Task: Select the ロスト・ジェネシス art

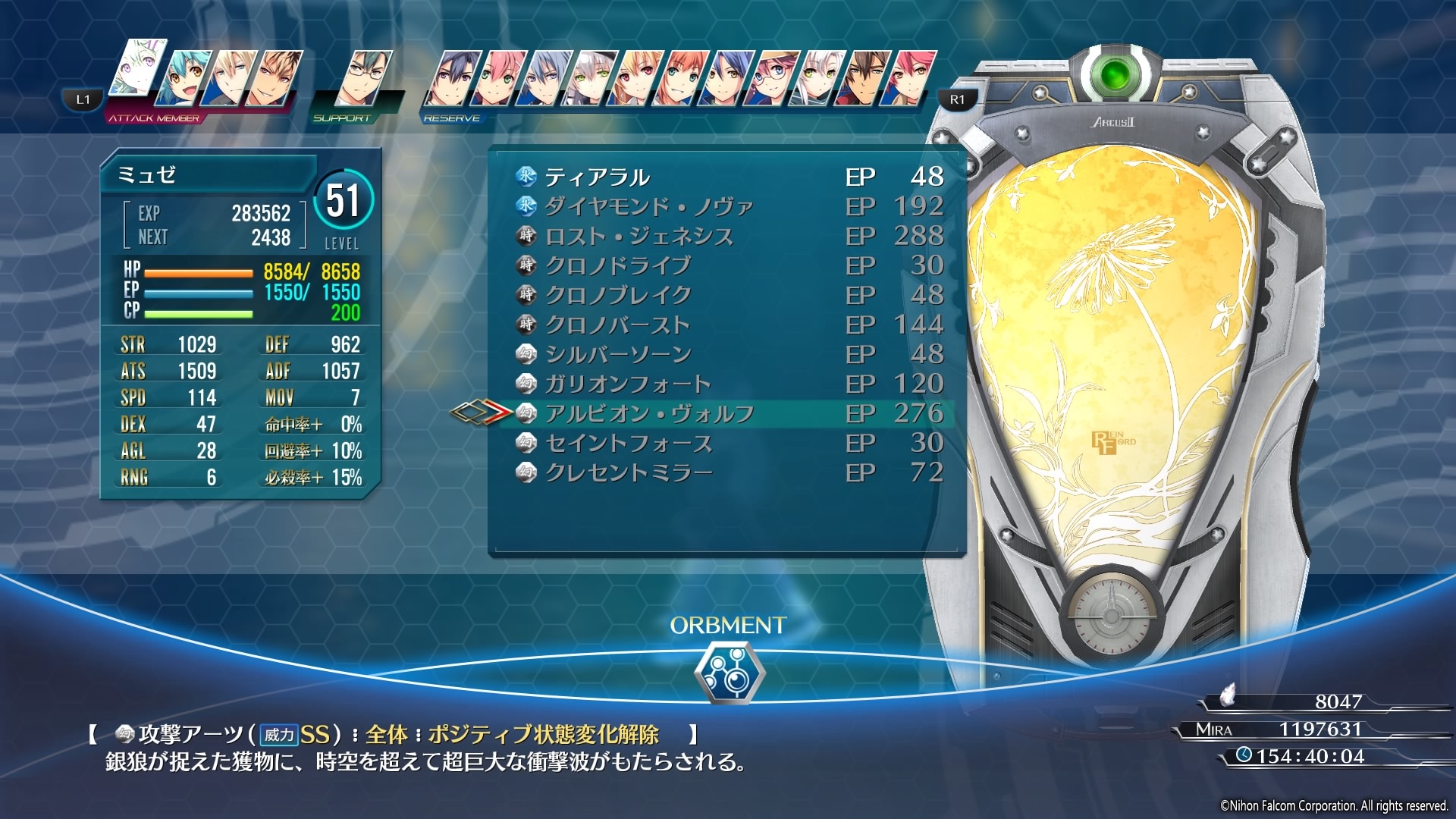Action: point(639,237)
